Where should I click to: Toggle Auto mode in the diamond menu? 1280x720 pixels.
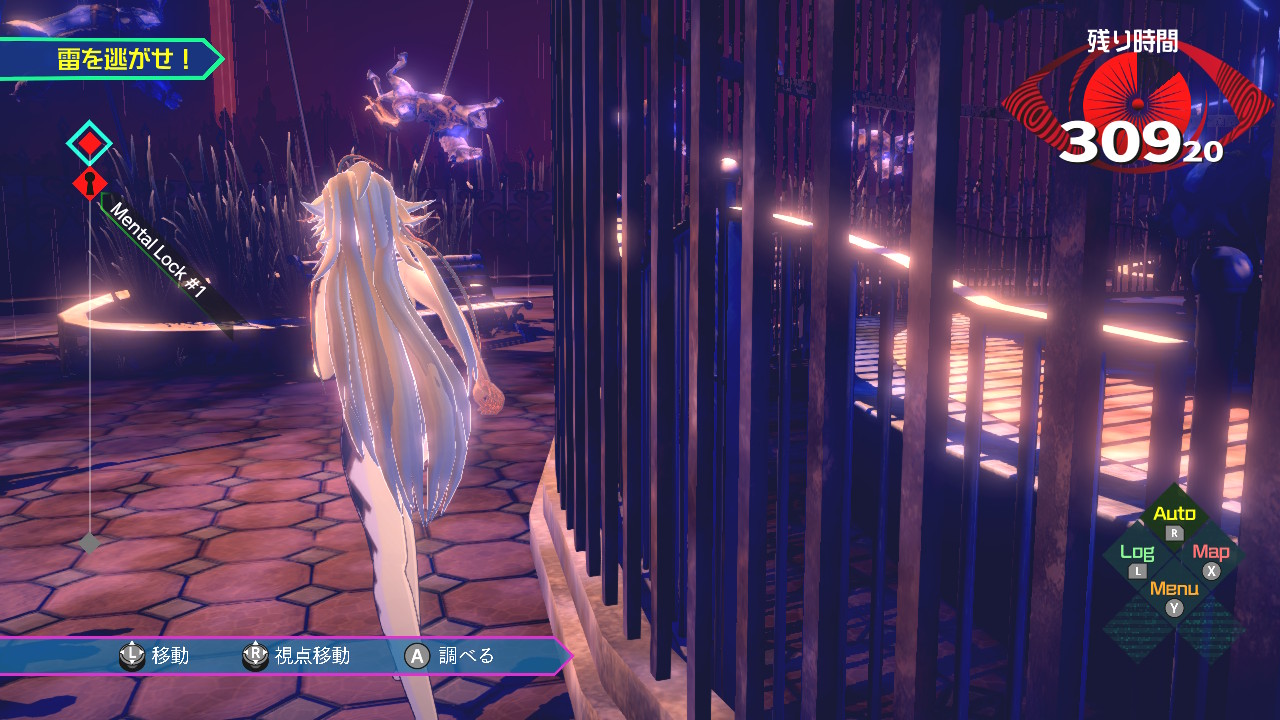(1174, 520)
